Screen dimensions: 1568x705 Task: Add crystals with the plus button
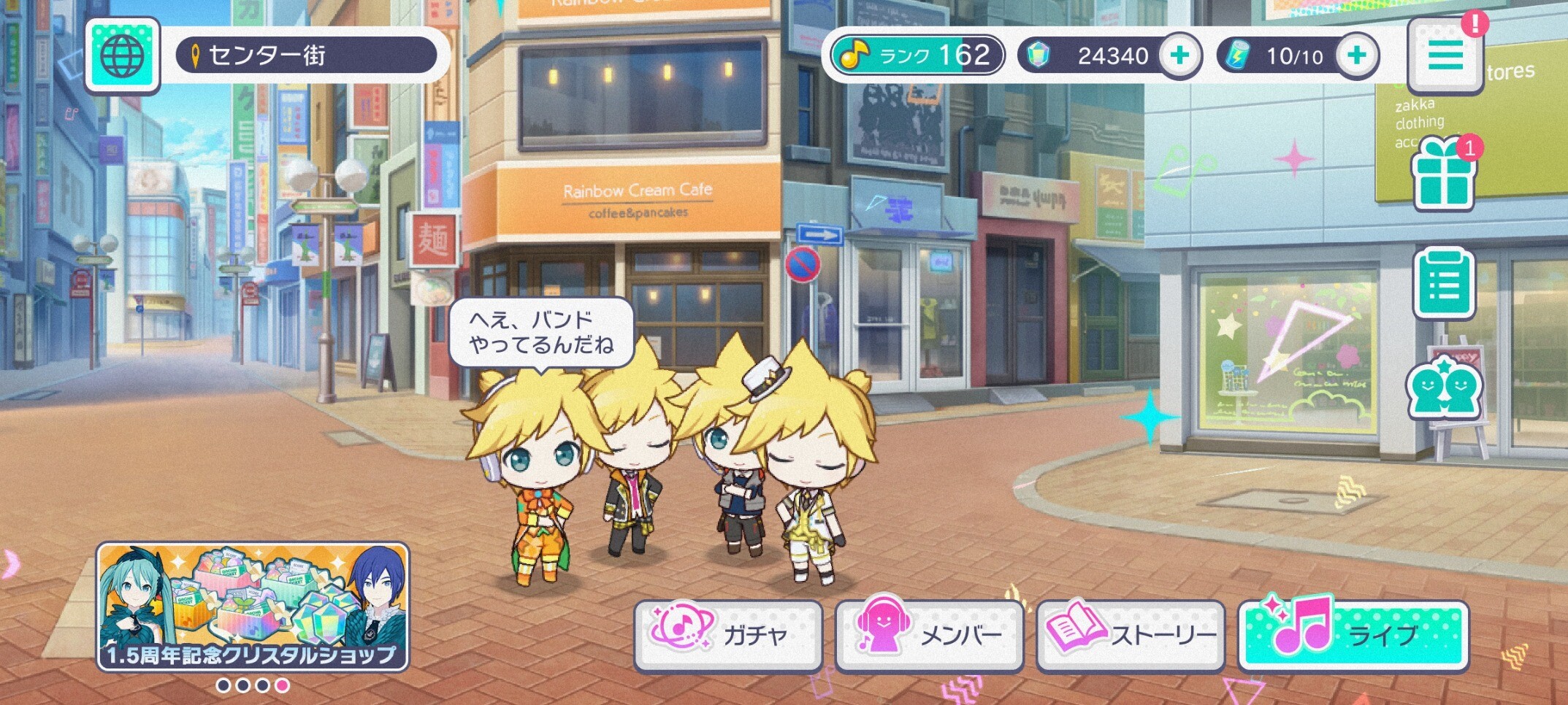[x=1179, y=55]
